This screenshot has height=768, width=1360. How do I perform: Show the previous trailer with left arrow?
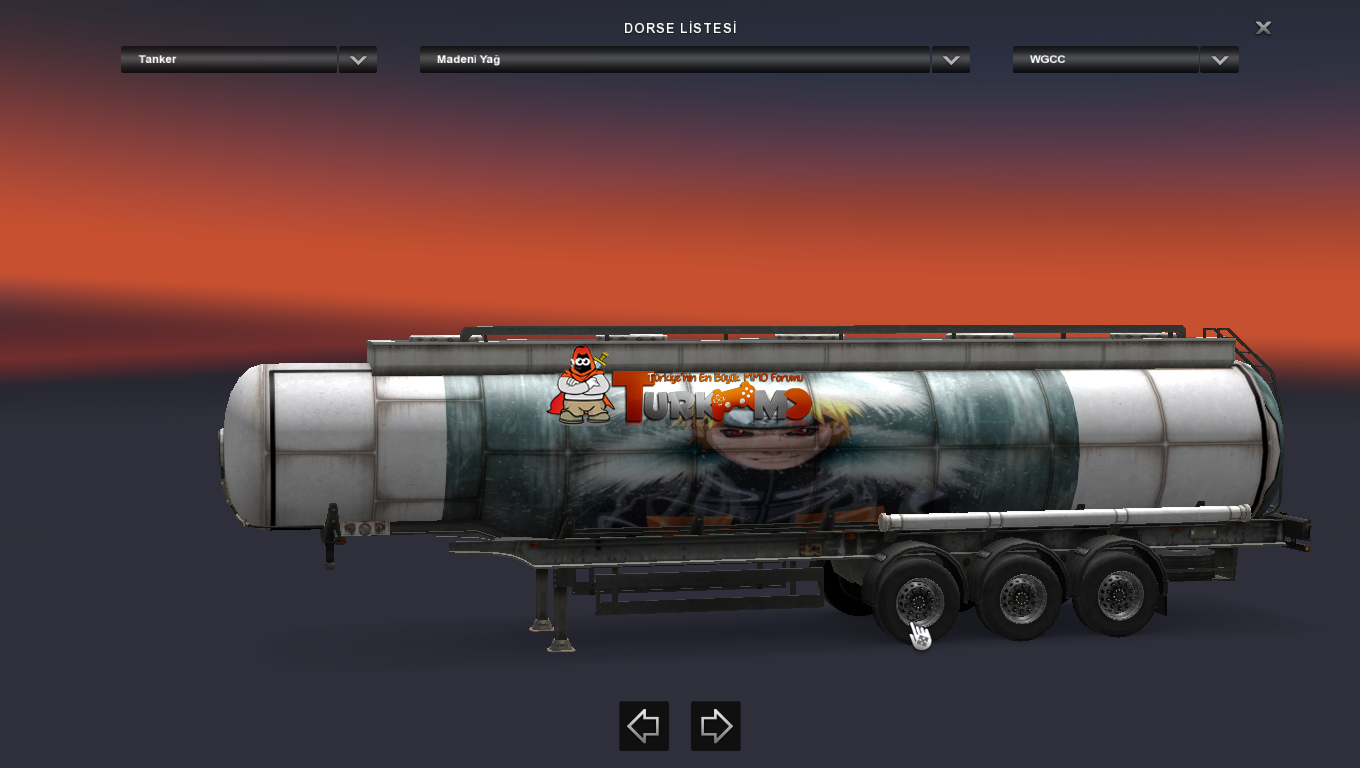[643, 726]
